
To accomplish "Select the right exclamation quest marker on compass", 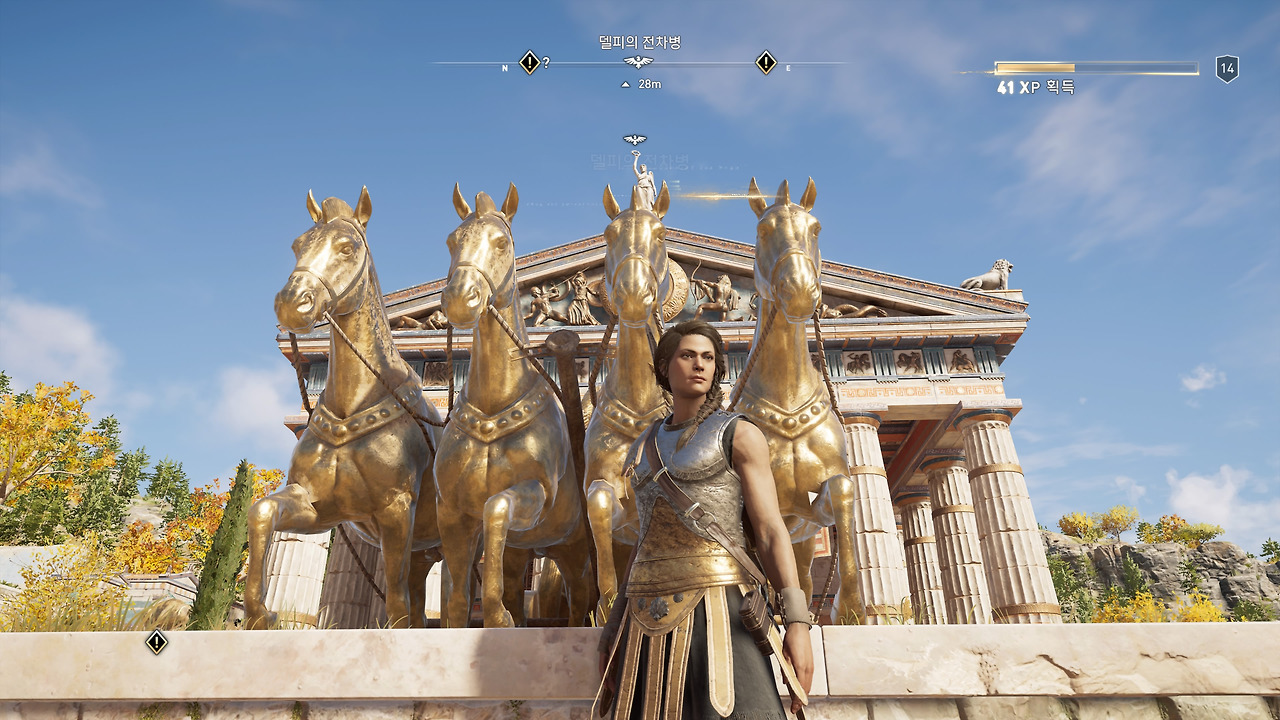I will 765,61.
